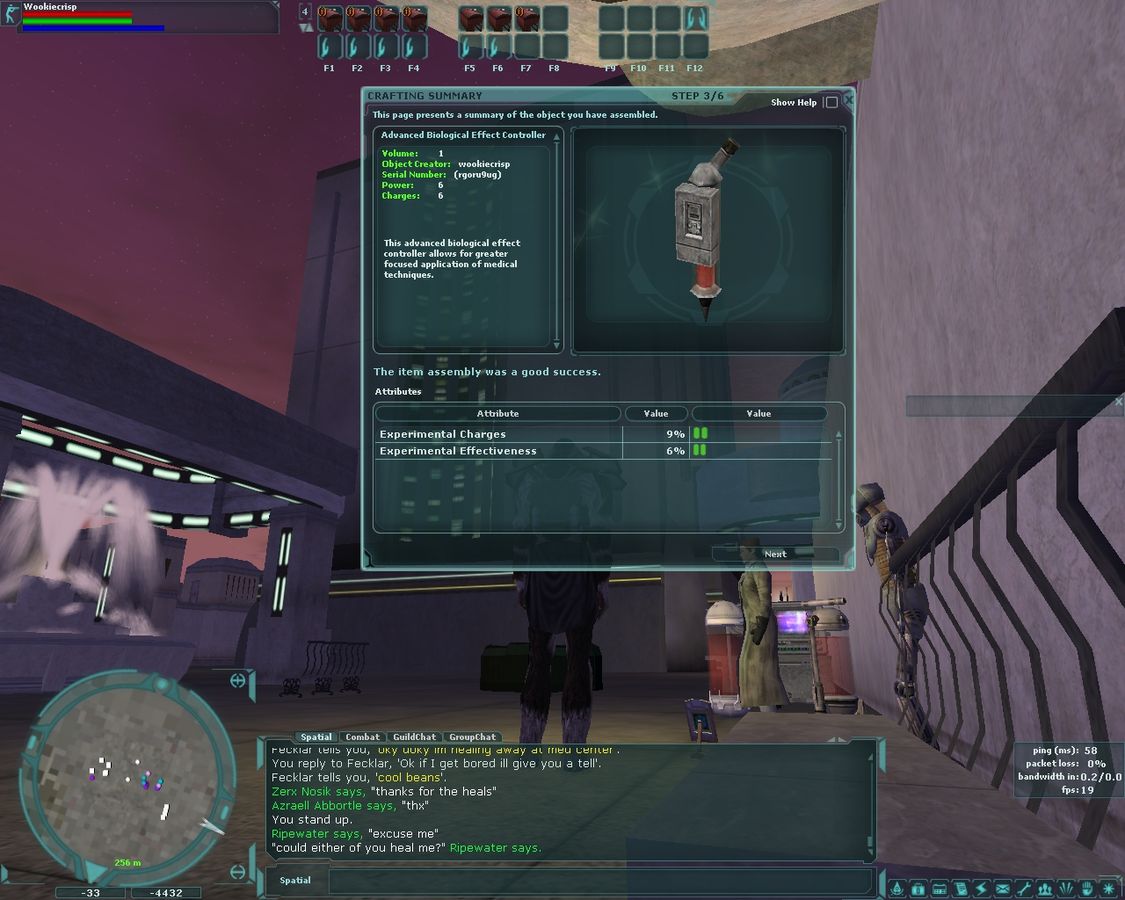This screenshot has width=1125, height=900.
Task: Open the GuildChat tab
Action: (414, 737)
